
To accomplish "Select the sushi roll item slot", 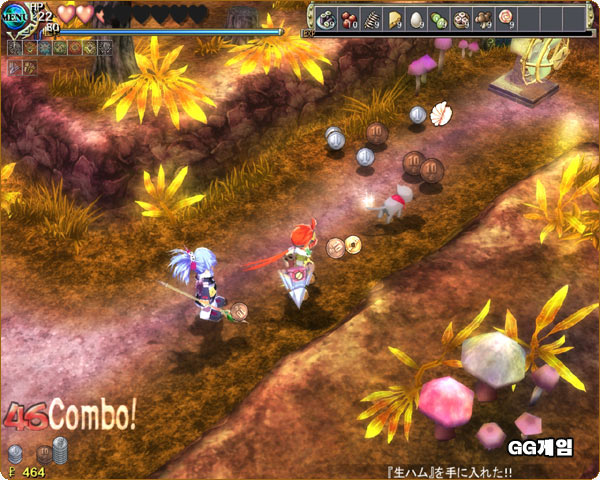I will coord(326,18).
